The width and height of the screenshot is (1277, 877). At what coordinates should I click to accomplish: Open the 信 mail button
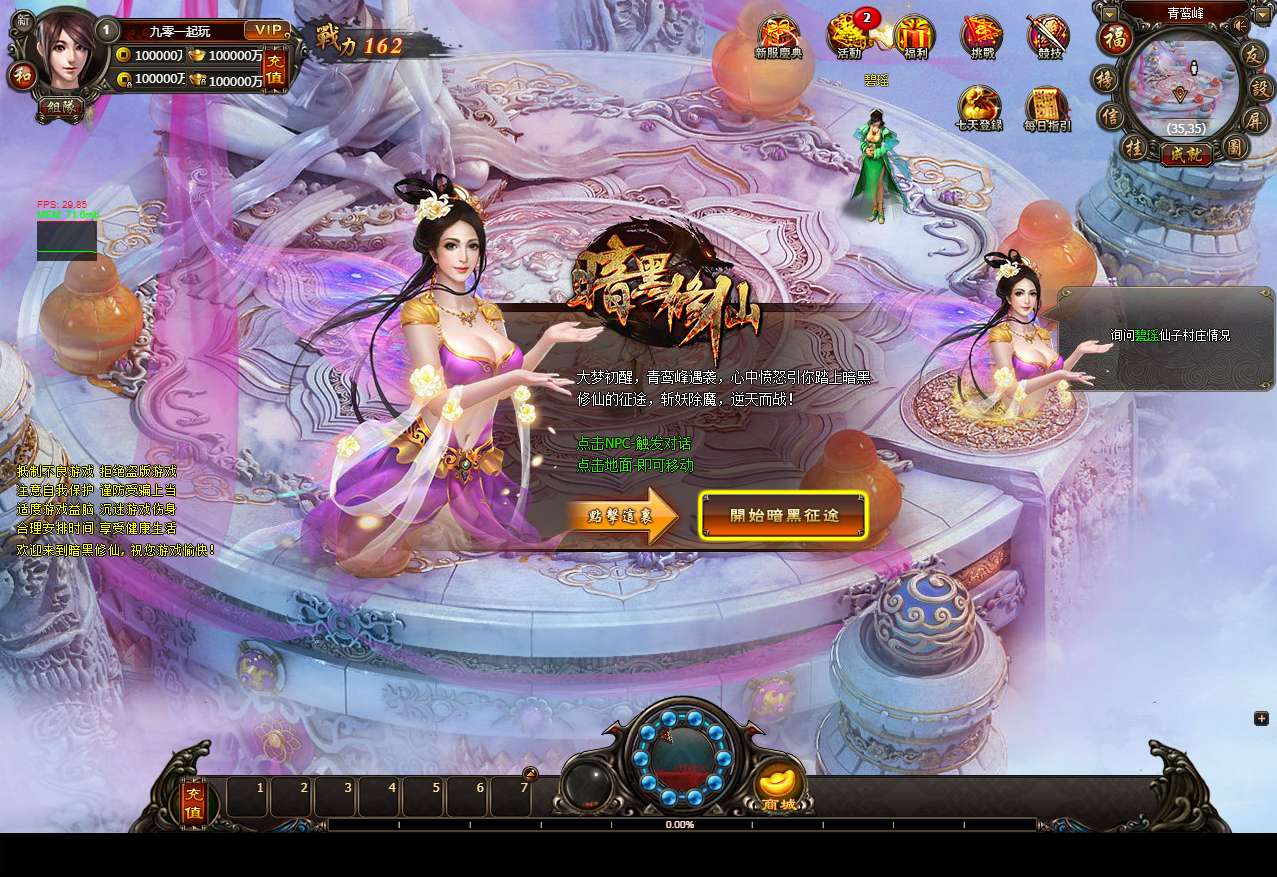[1111, 117]
